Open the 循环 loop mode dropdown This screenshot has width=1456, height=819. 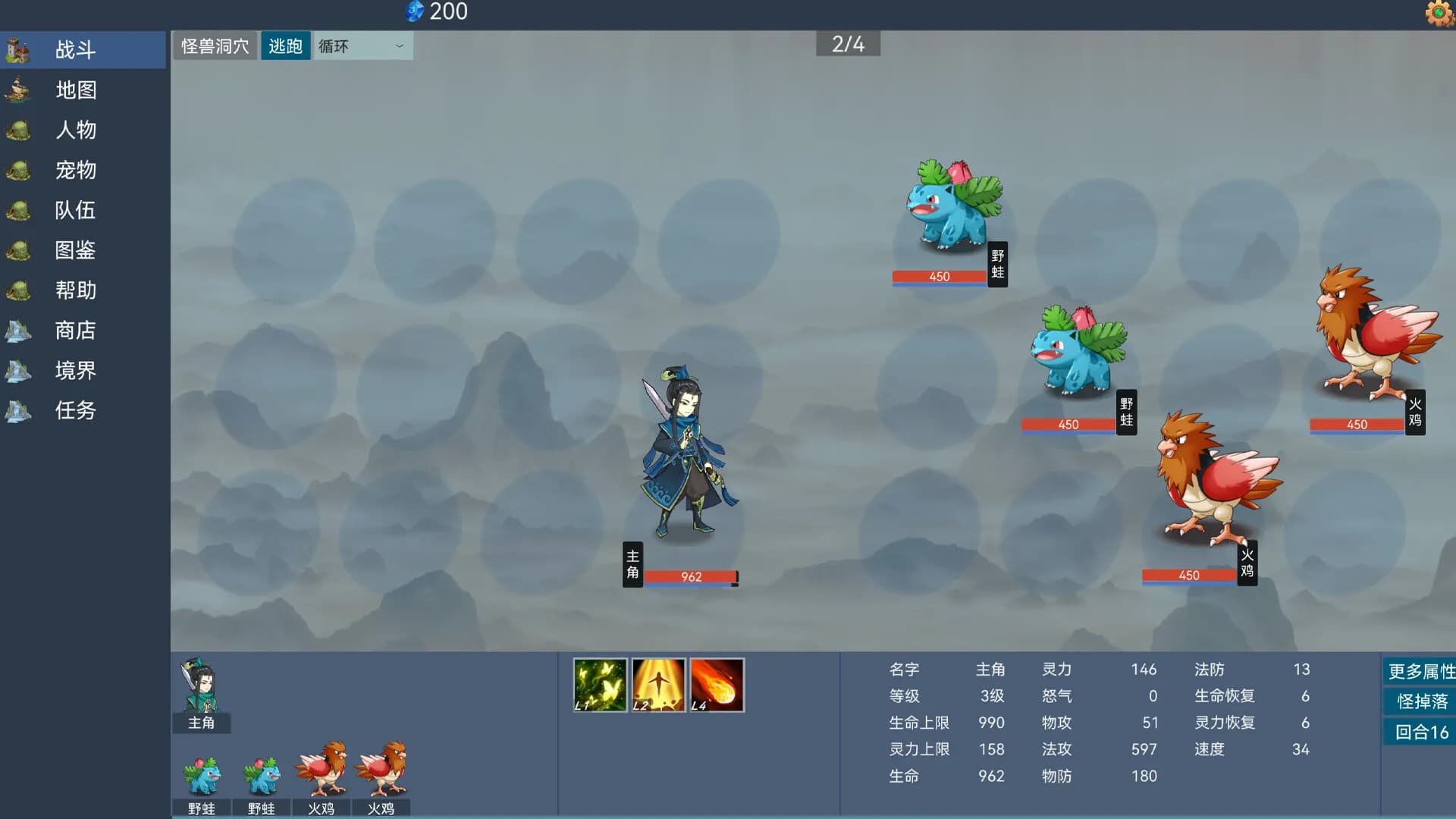362,45
